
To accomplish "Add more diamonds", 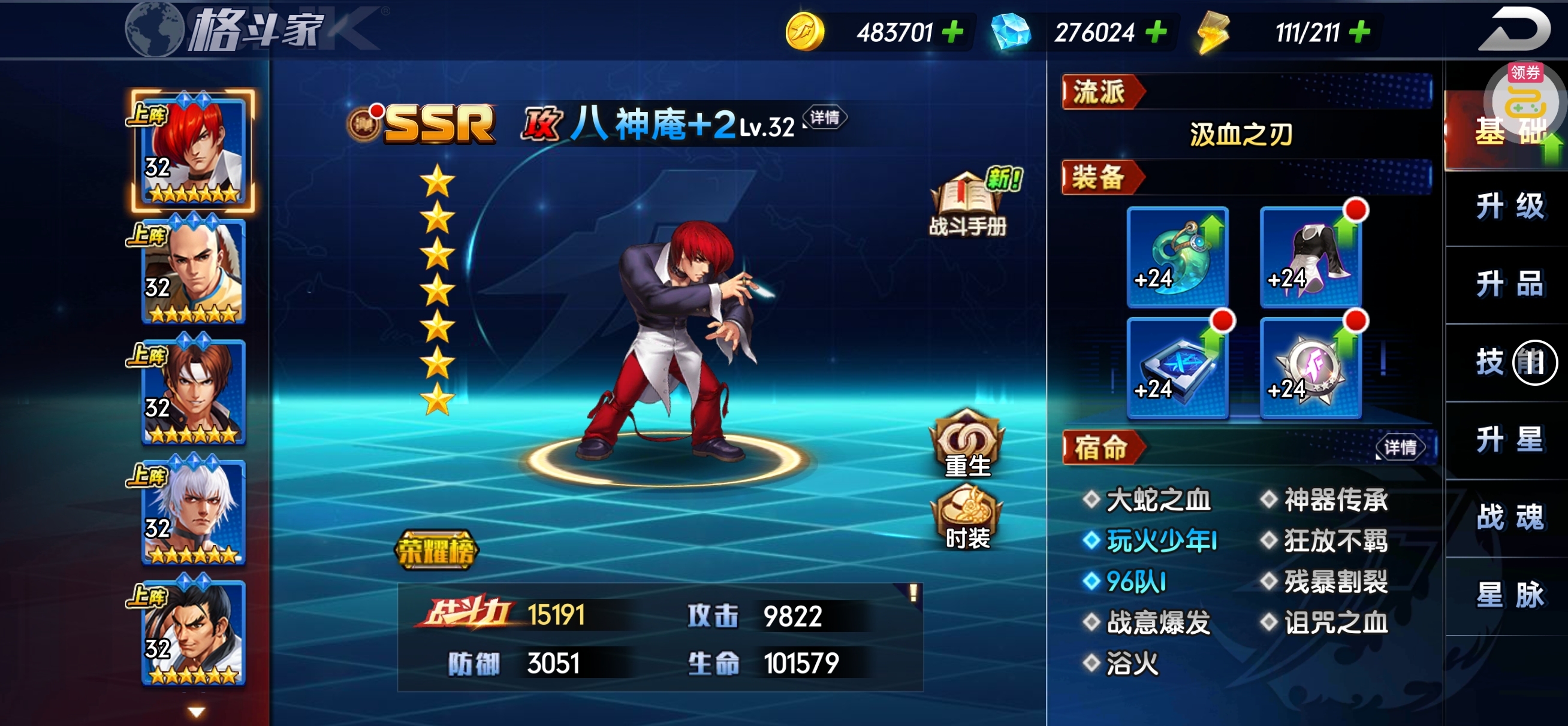I will (x=1155, y=32).
